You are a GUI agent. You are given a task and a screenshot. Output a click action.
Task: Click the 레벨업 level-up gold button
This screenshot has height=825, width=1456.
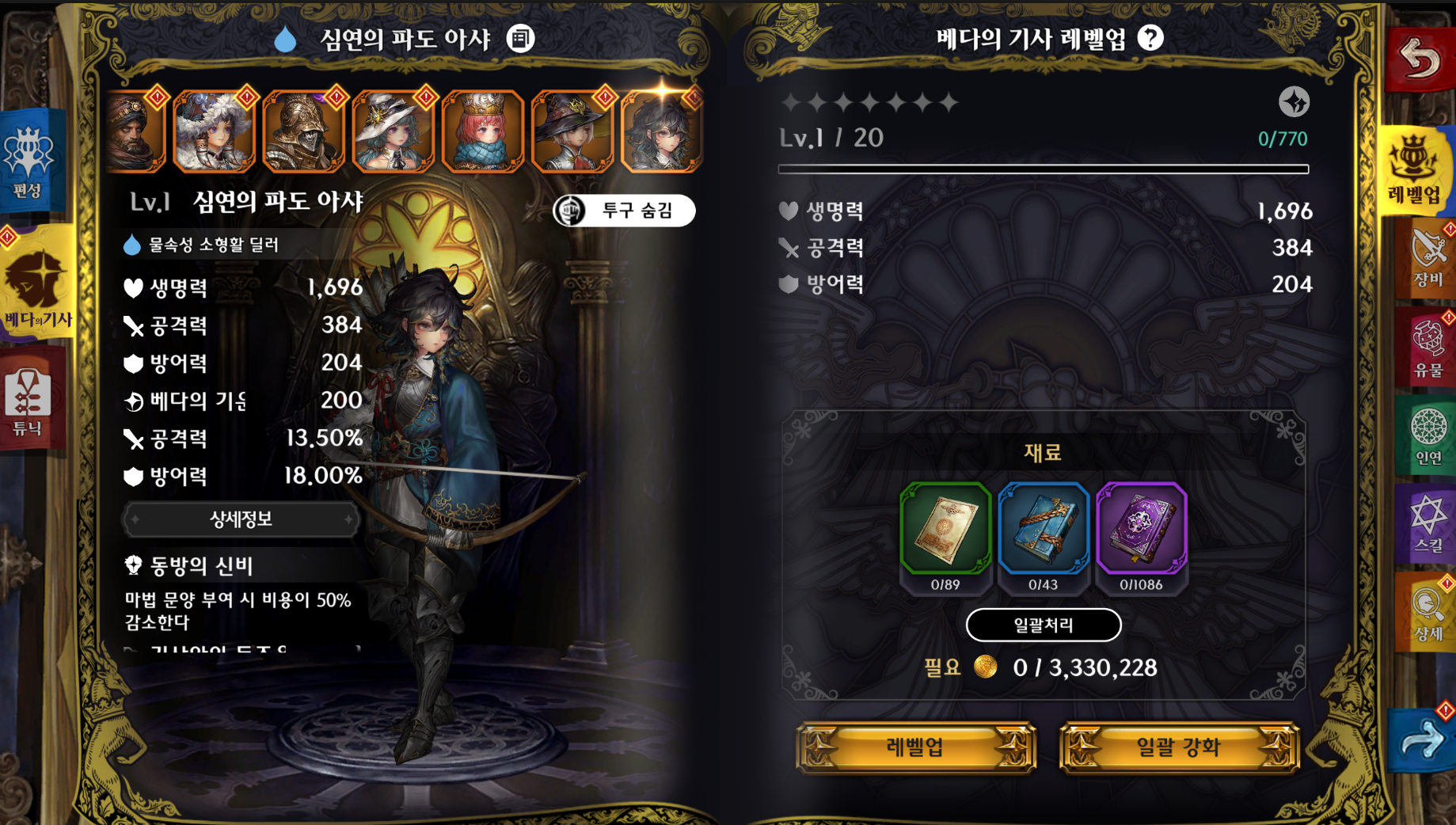point(915,747)
